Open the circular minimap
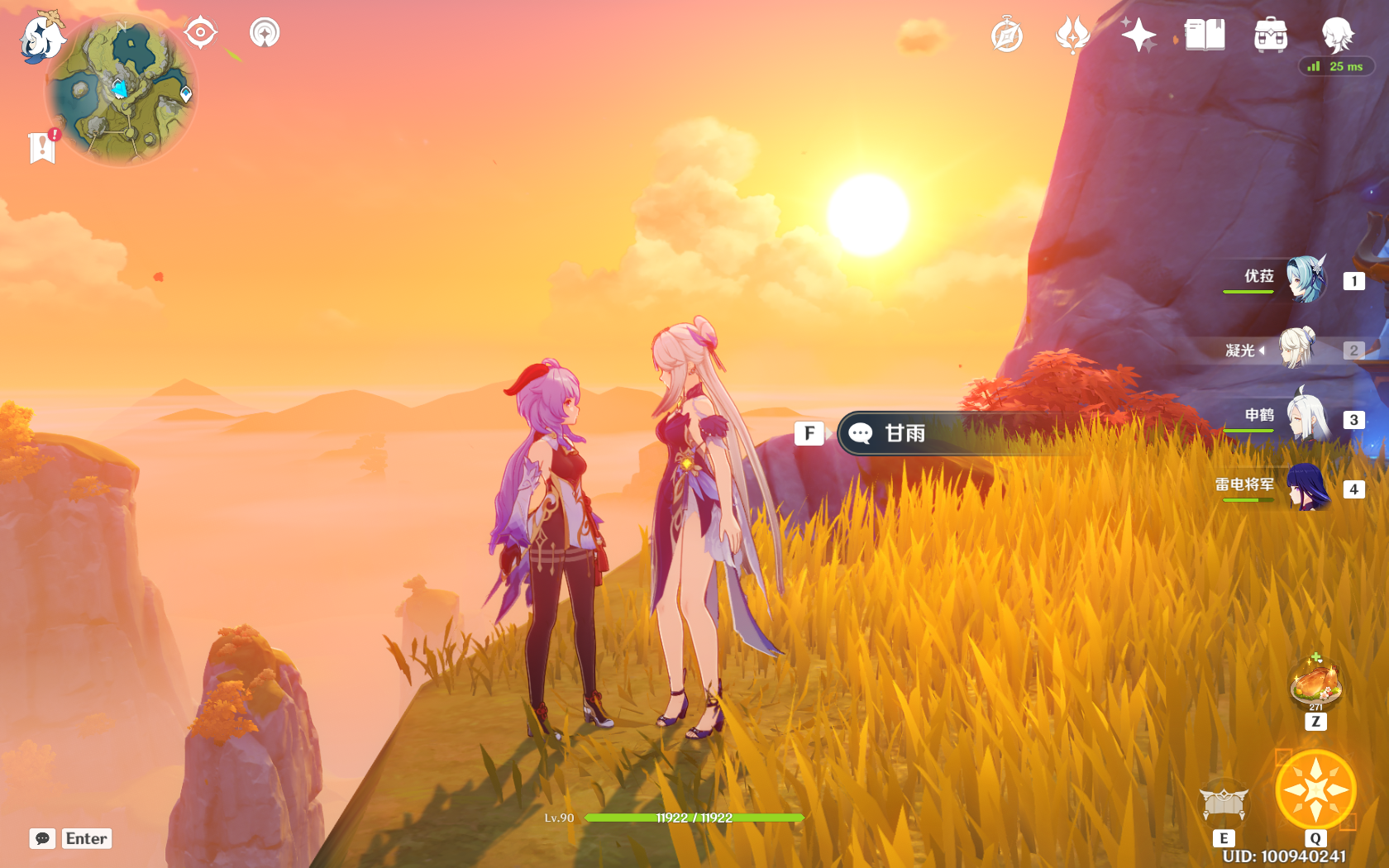 point(121,91)
